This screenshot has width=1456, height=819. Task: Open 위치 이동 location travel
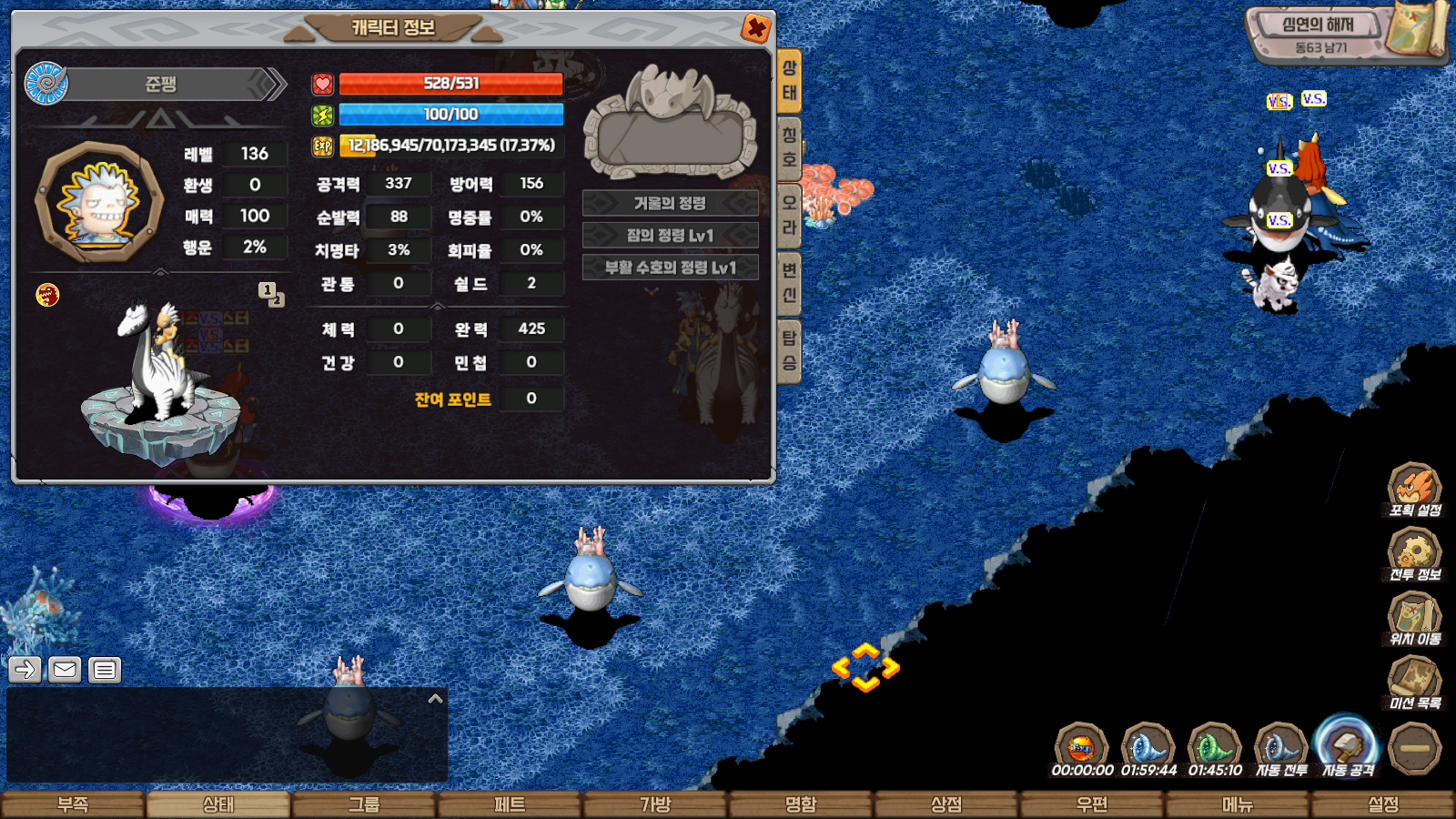(1414, 619)
